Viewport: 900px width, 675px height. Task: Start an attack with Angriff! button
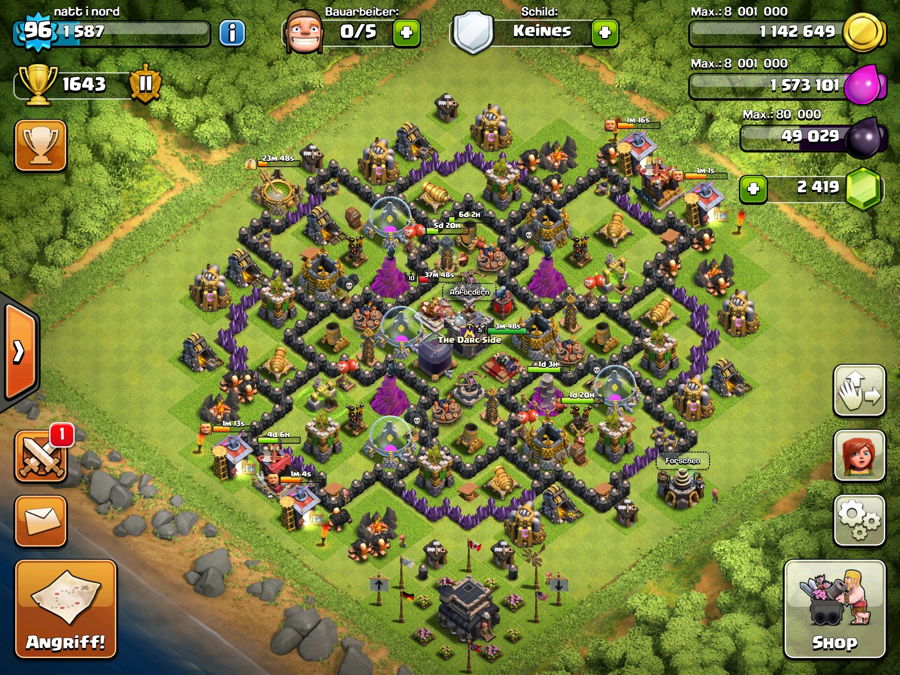click(x=66, y=608)
